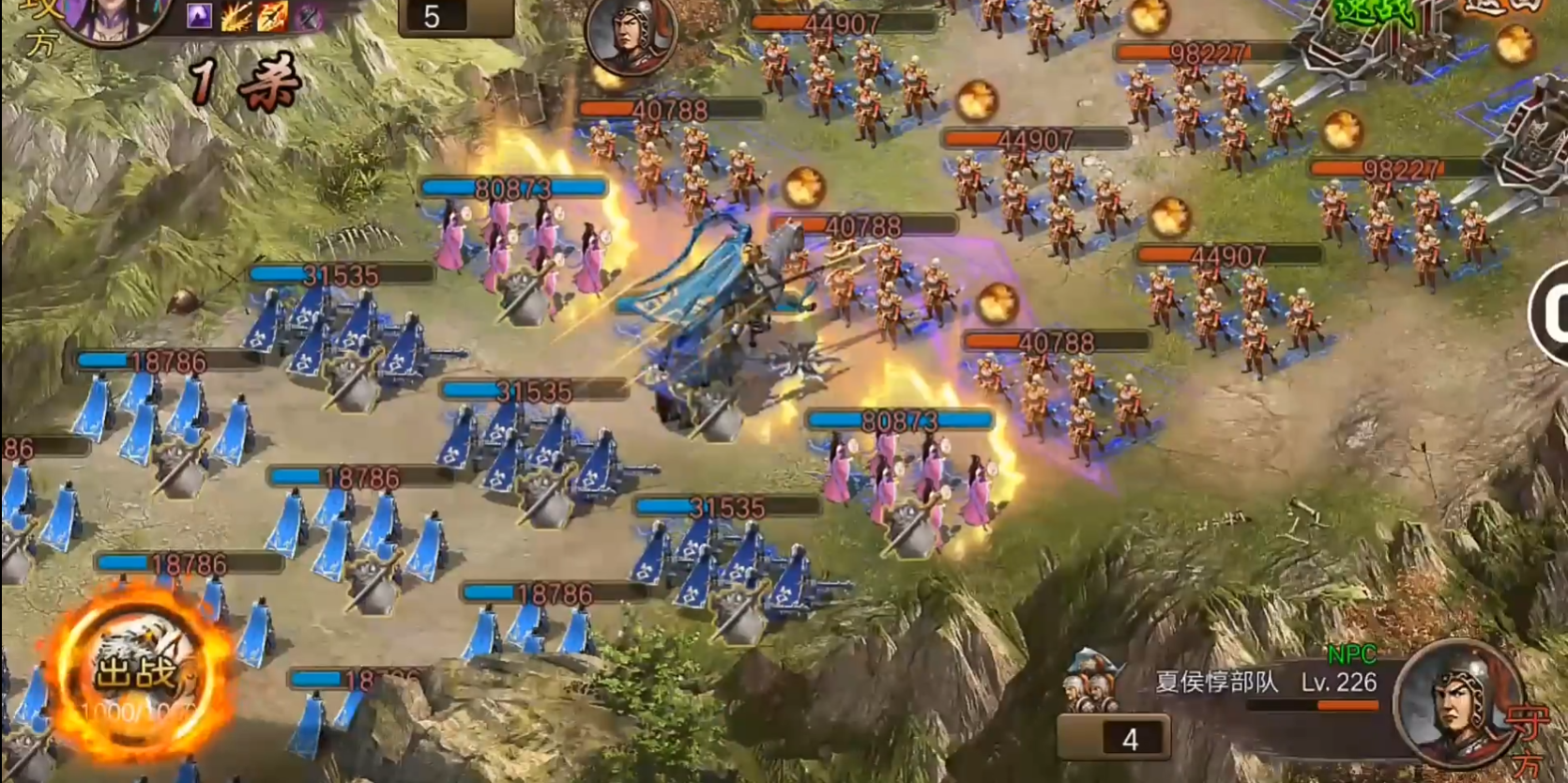
Task: Activate the purple silhouette skill icon
Action: tap(199, 16)
